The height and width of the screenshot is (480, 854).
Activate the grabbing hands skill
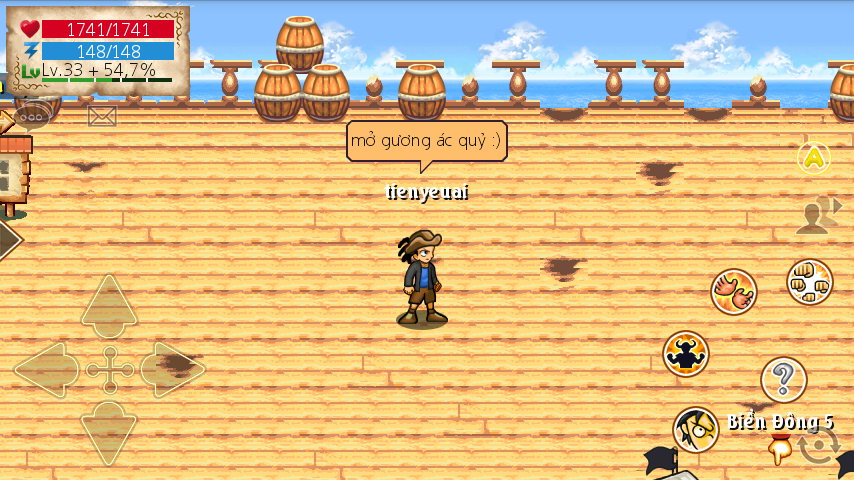click(x=734, y=292)
